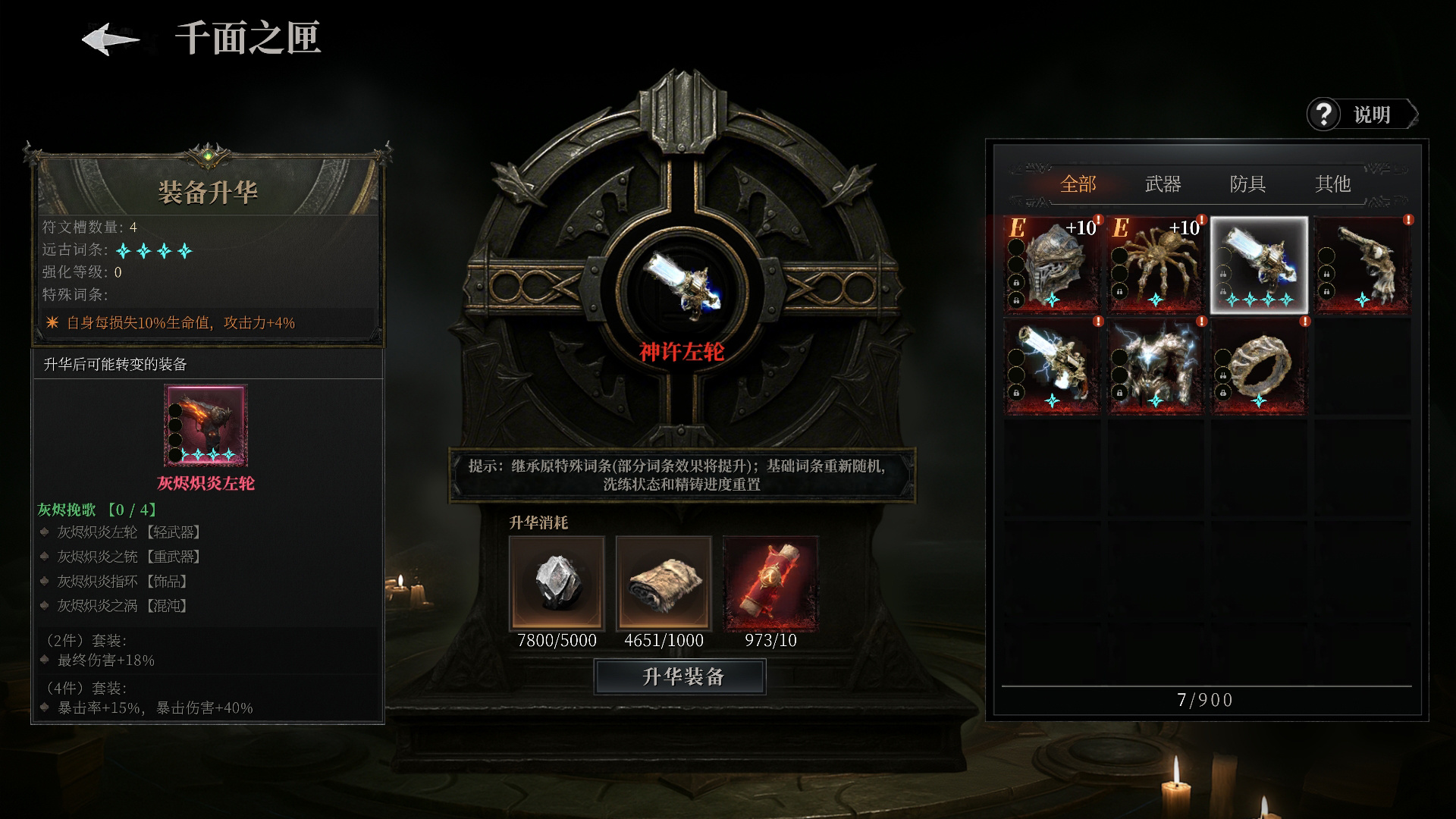
Task: Select the +10 spider item slot
Action: [1155, 265]
